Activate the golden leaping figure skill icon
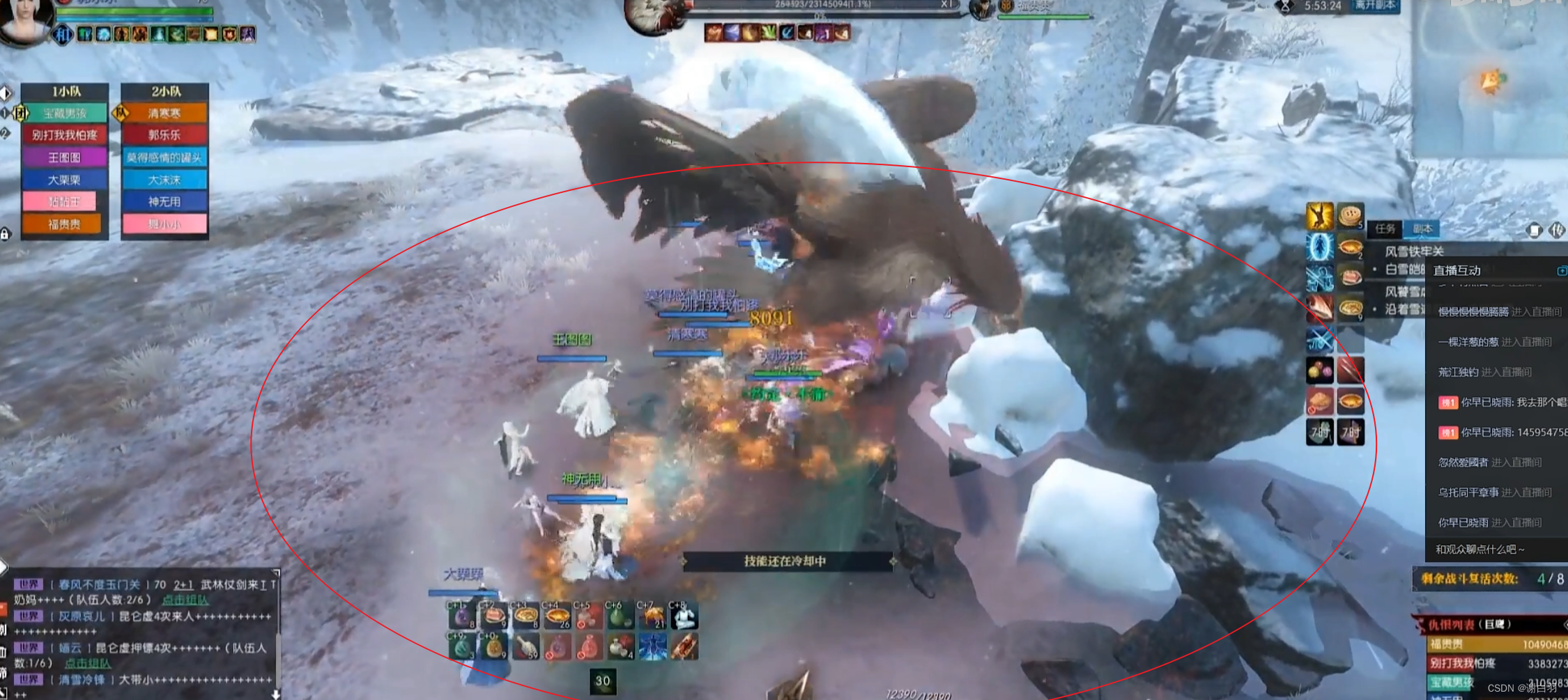 click(1319, 216)
